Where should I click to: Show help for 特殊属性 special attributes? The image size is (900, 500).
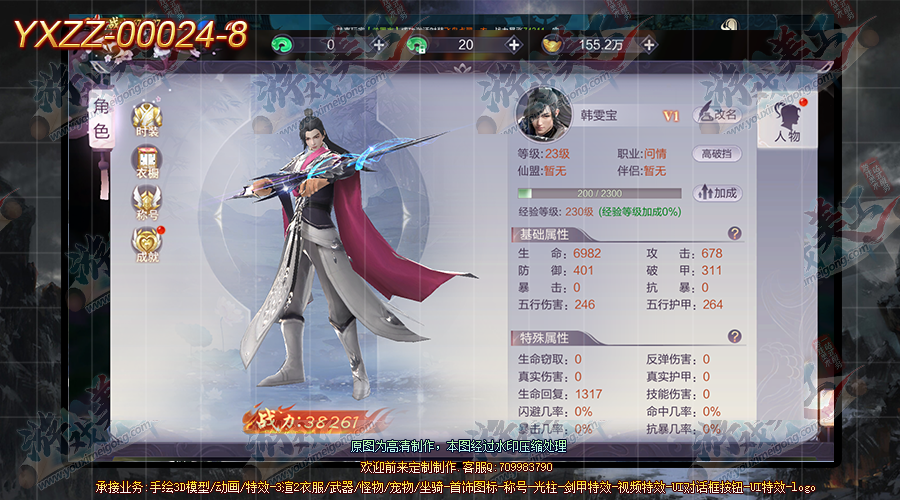[x=735, y=337]
